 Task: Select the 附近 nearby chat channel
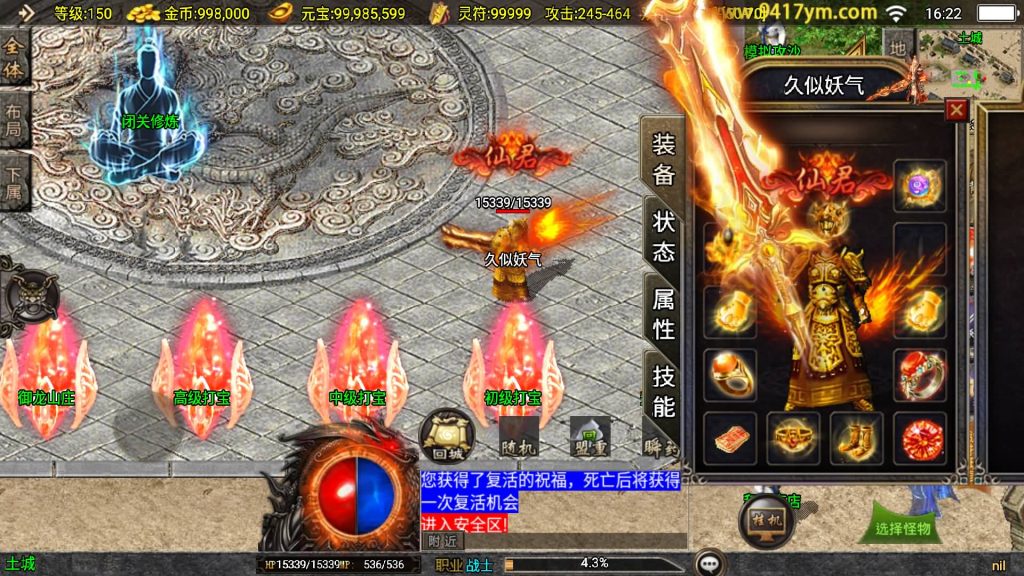(x=441, y=541)
